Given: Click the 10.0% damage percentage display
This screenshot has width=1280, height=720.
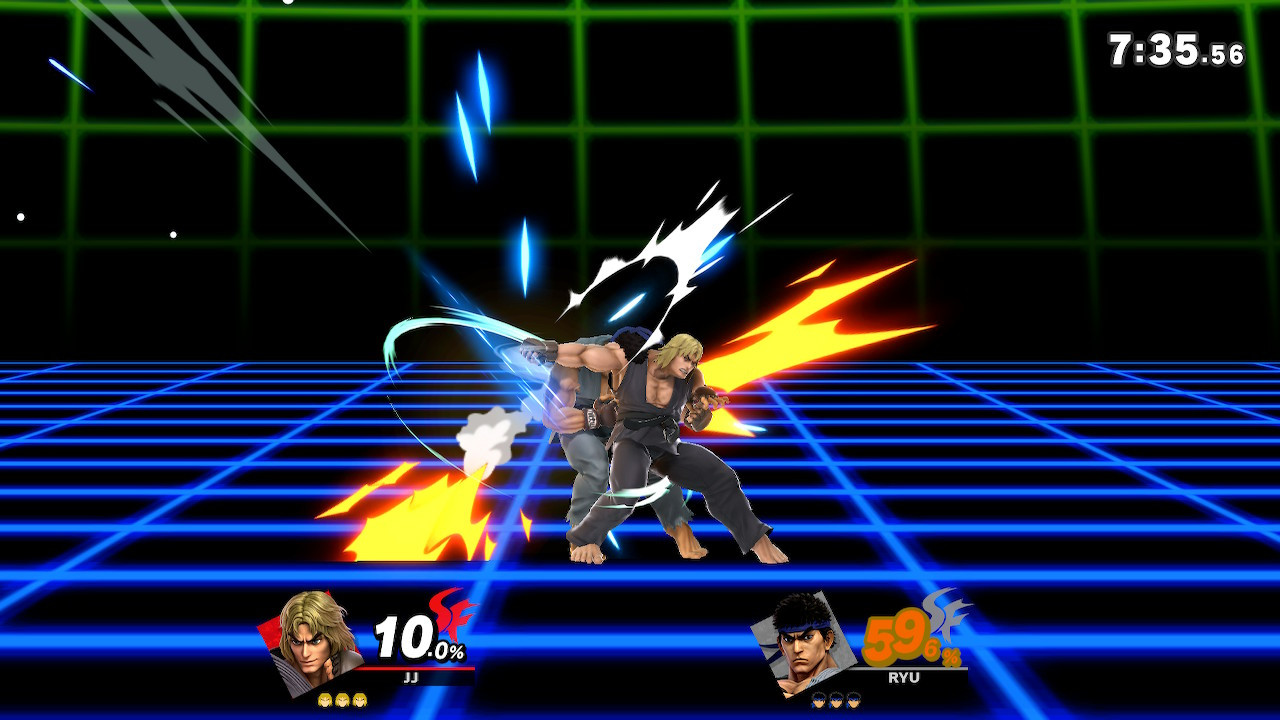Looking at the screenshot, I should [416, 639].
